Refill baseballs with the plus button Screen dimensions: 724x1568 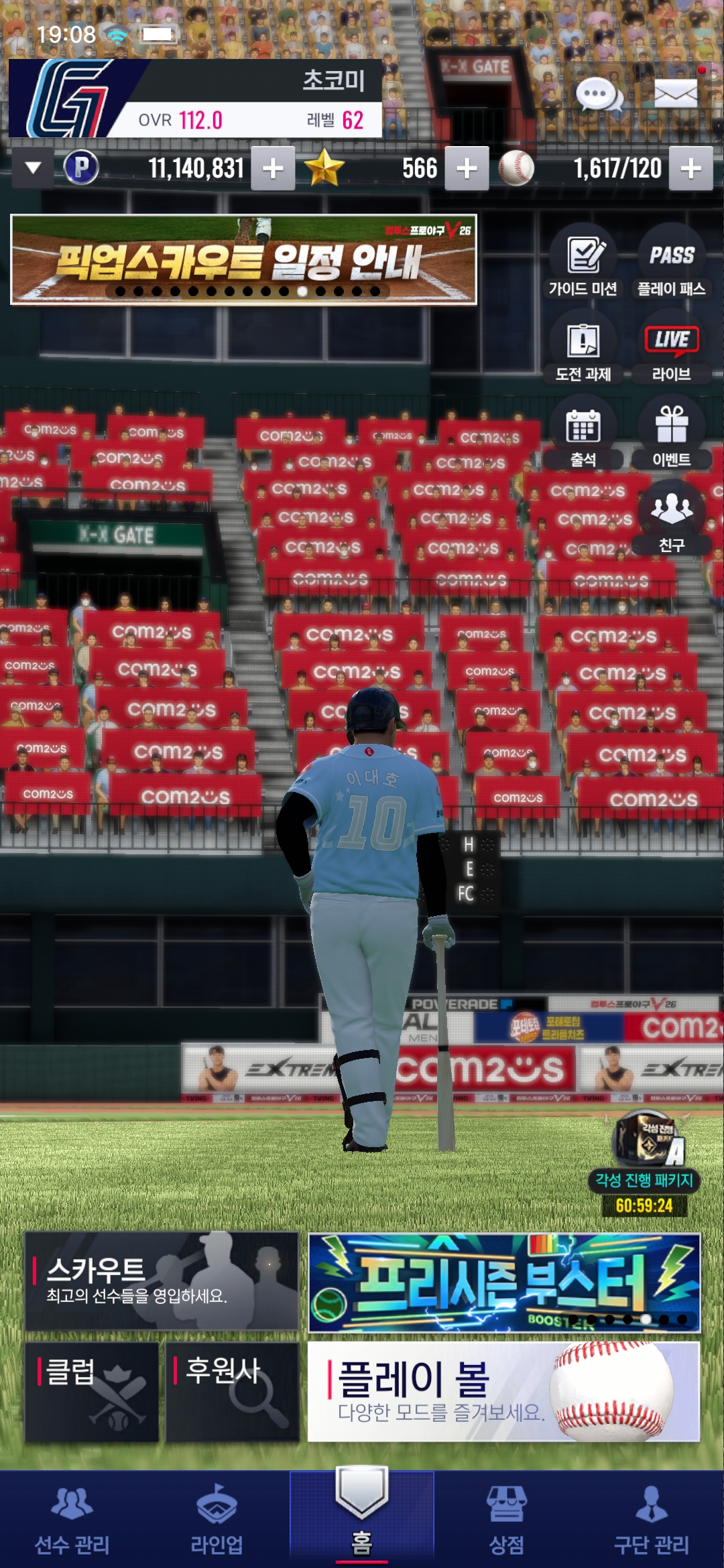click(691, 168)
